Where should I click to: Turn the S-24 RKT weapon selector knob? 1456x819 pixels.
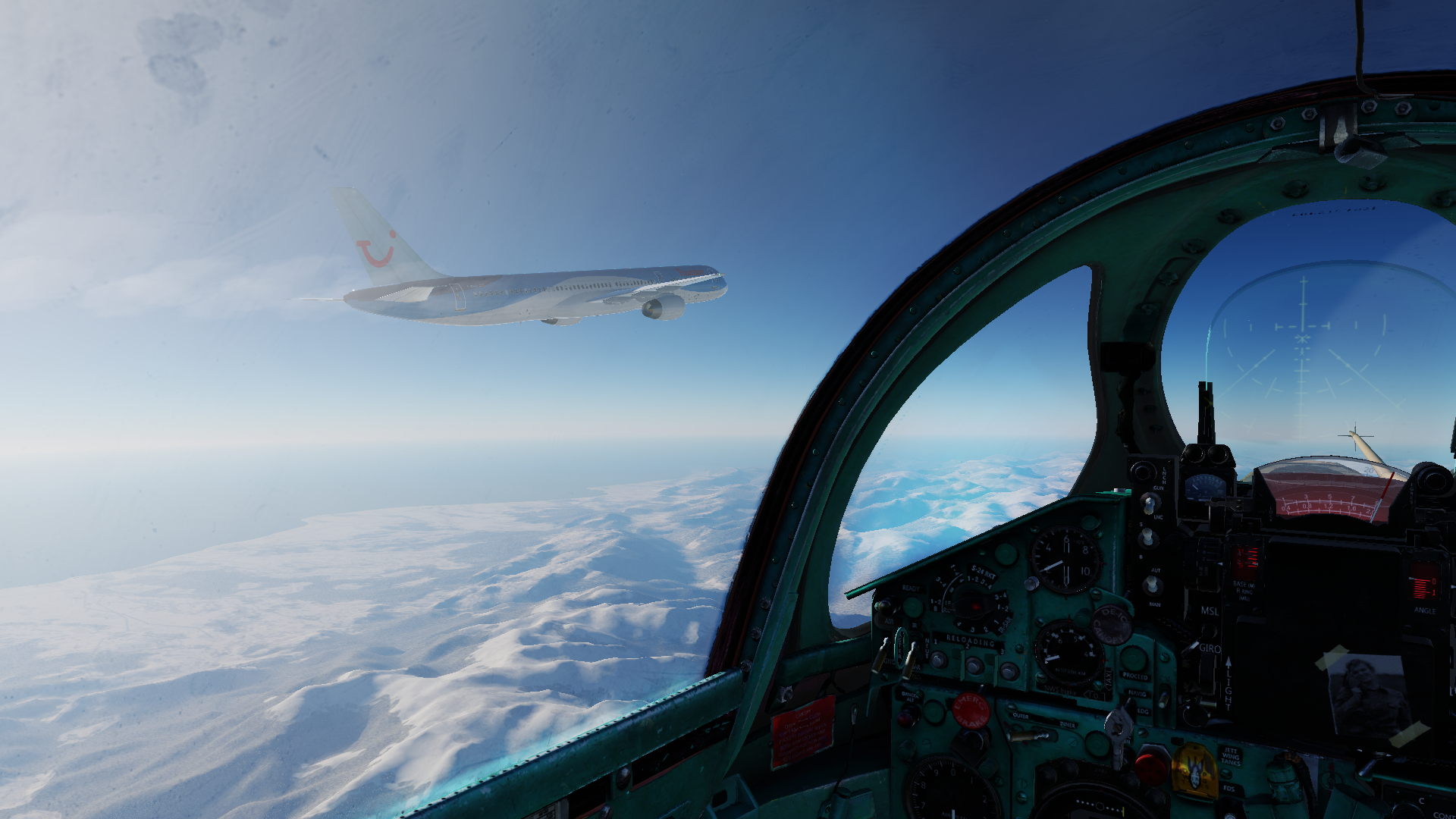(x=971, y=604)
